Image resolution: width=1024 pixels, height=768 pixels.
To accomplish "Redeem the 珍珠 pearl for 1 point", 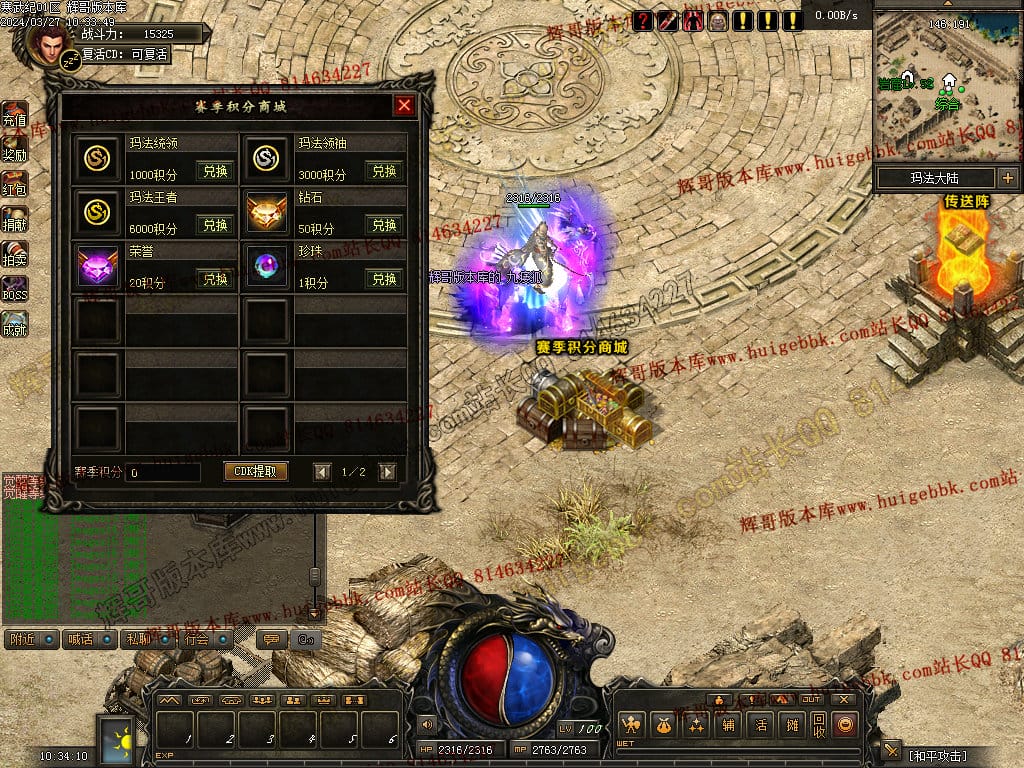I will click(x=385, y=279).
